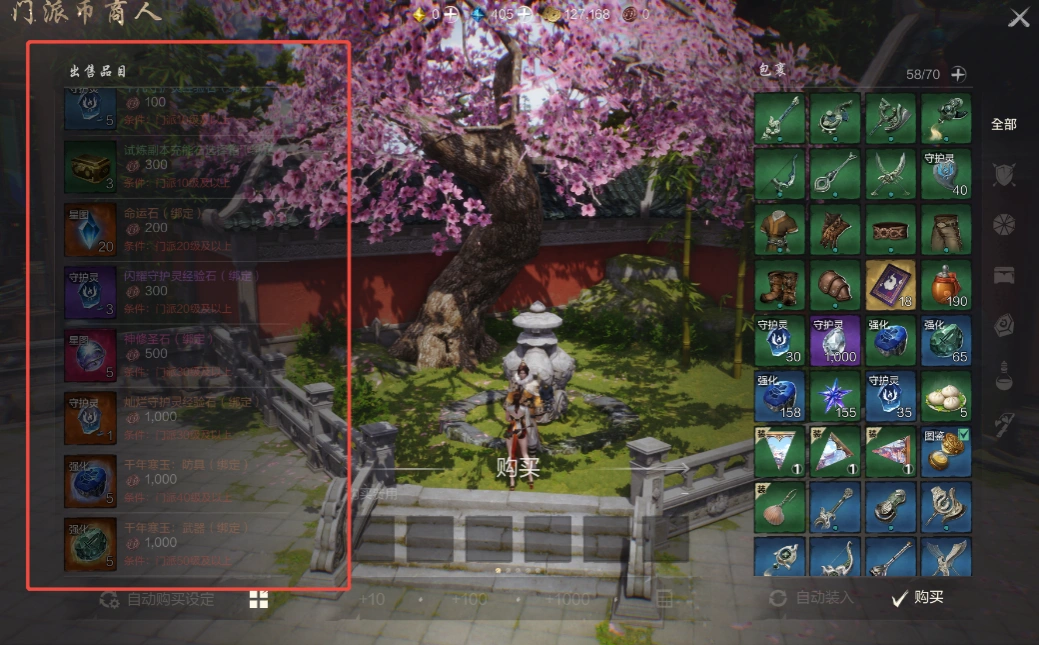
Task: Select the purple book item in bag
Action: tap(890, 286)
